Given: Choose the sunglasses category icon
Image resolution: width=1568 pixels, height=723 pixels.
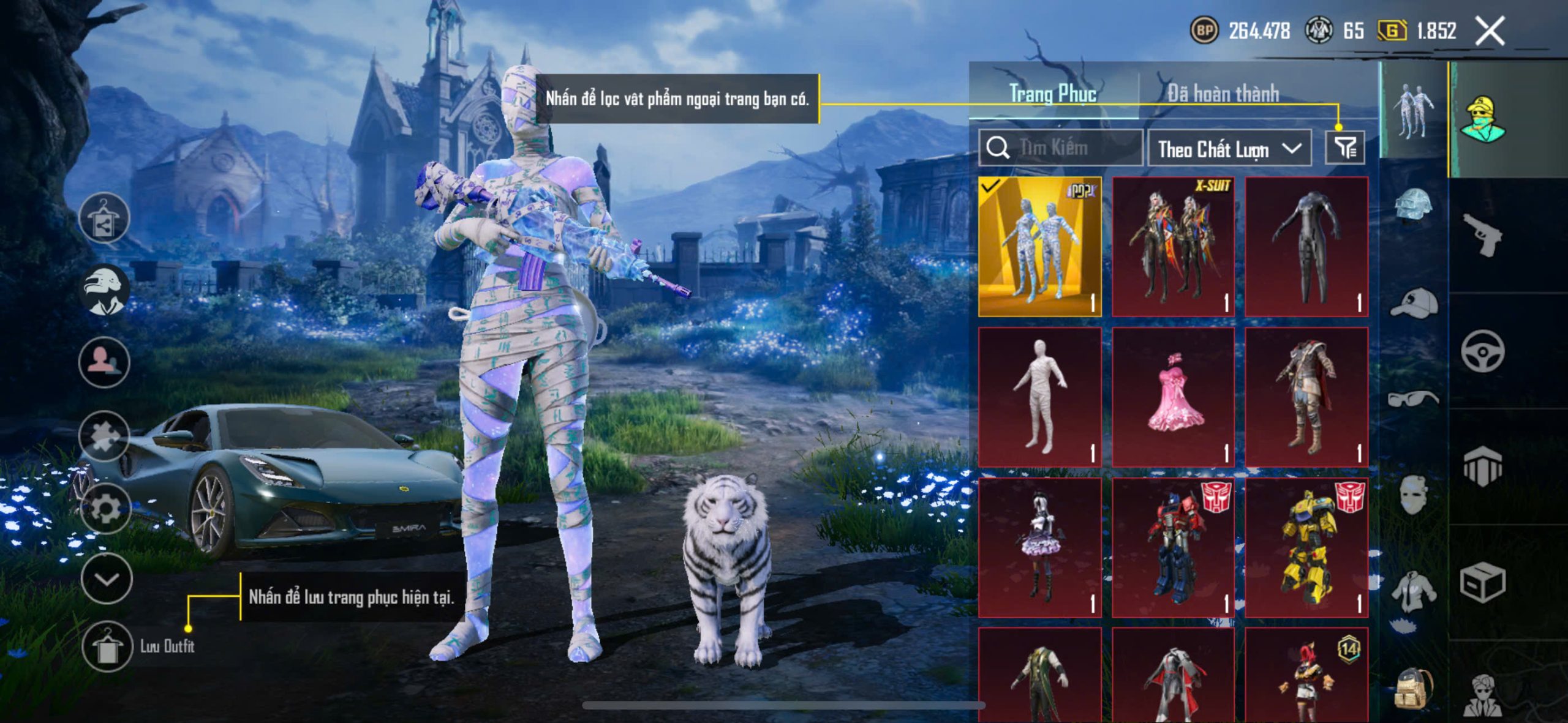Looking at the screenshot, I should coord(1412,399).
